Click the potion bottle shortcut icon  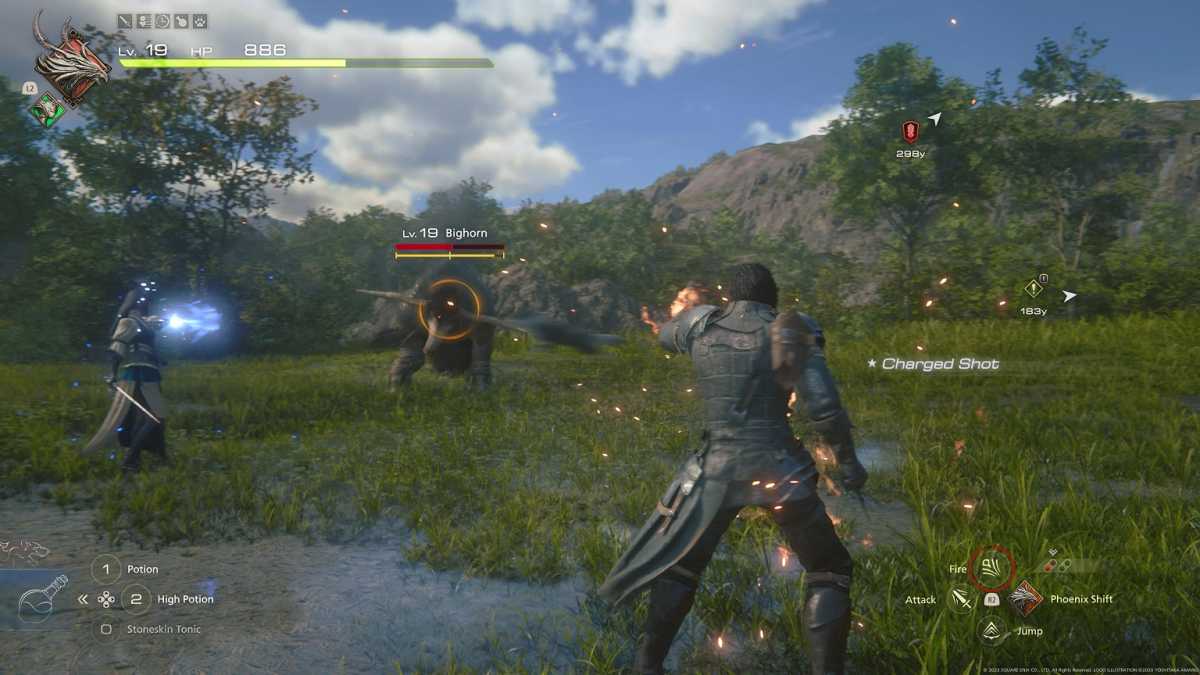point(42,598)
